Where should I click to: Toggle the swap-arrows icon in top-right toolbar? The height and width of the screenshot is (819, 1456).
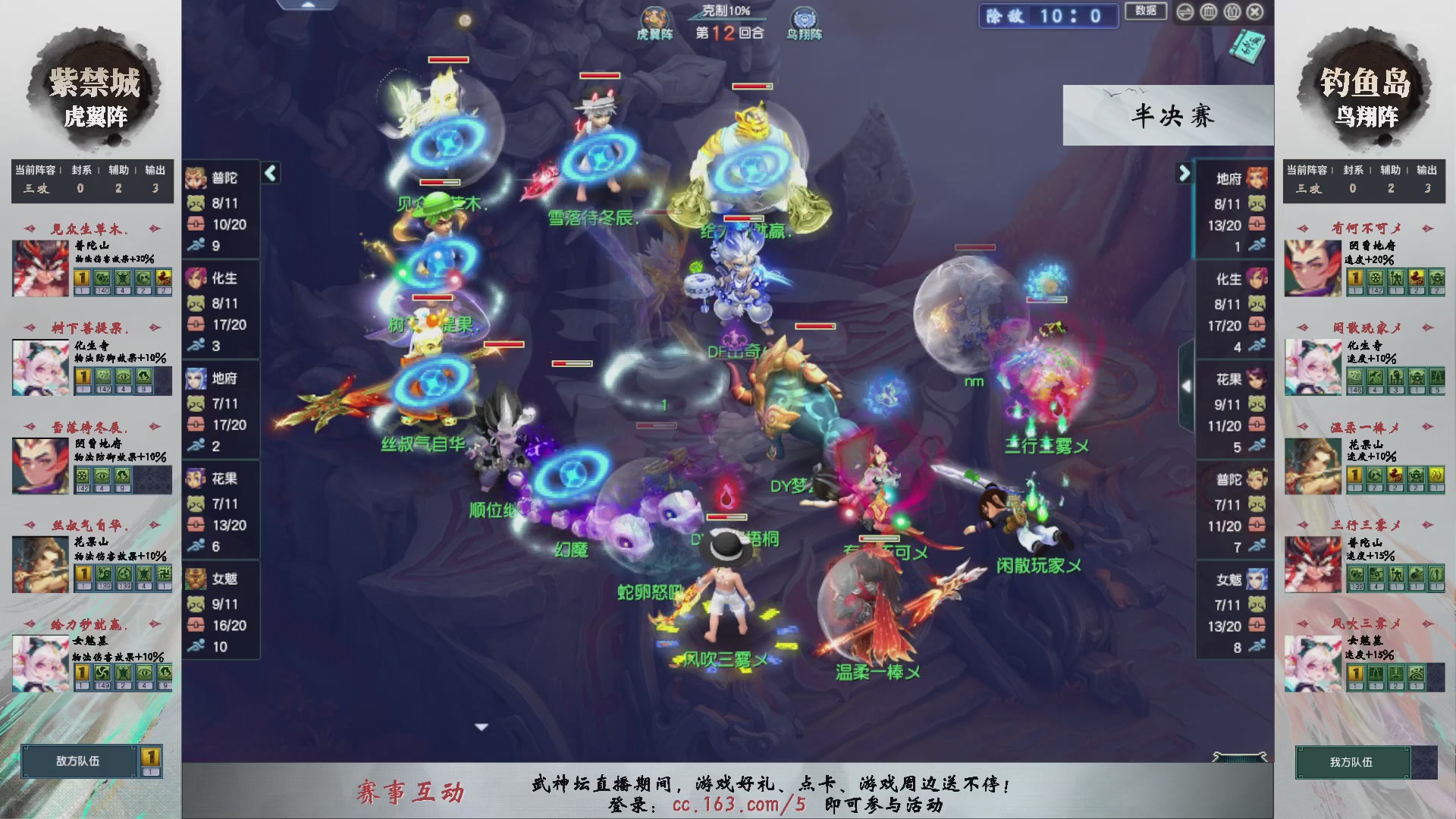[1184, 11]
